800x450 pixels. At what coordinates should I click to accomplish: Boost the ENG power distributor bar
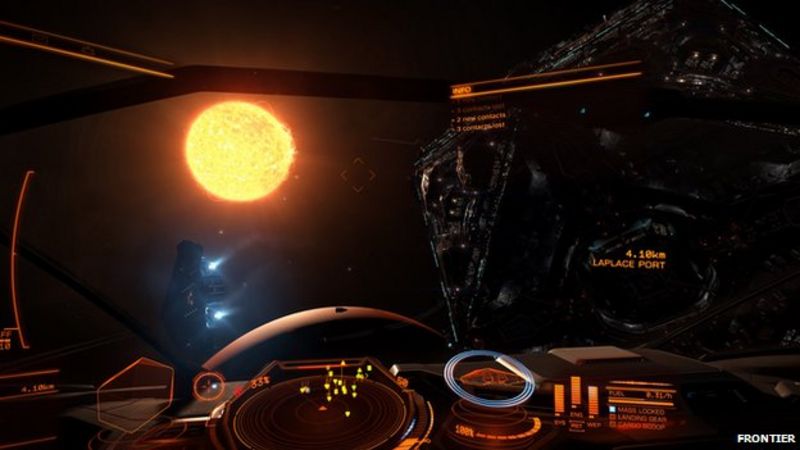[575, 391]
